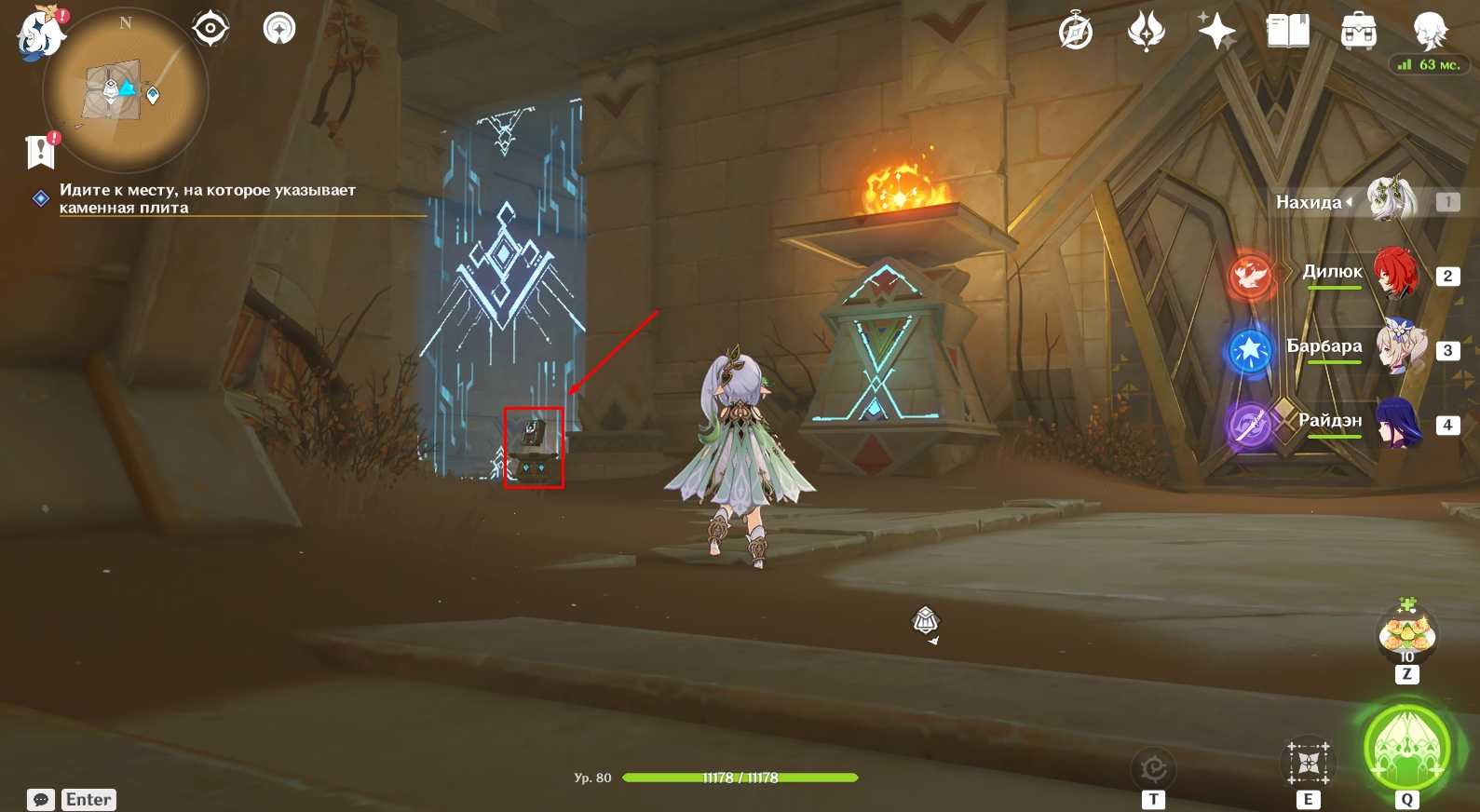
Task: Open the circular minimap
Action: [127, 91]
